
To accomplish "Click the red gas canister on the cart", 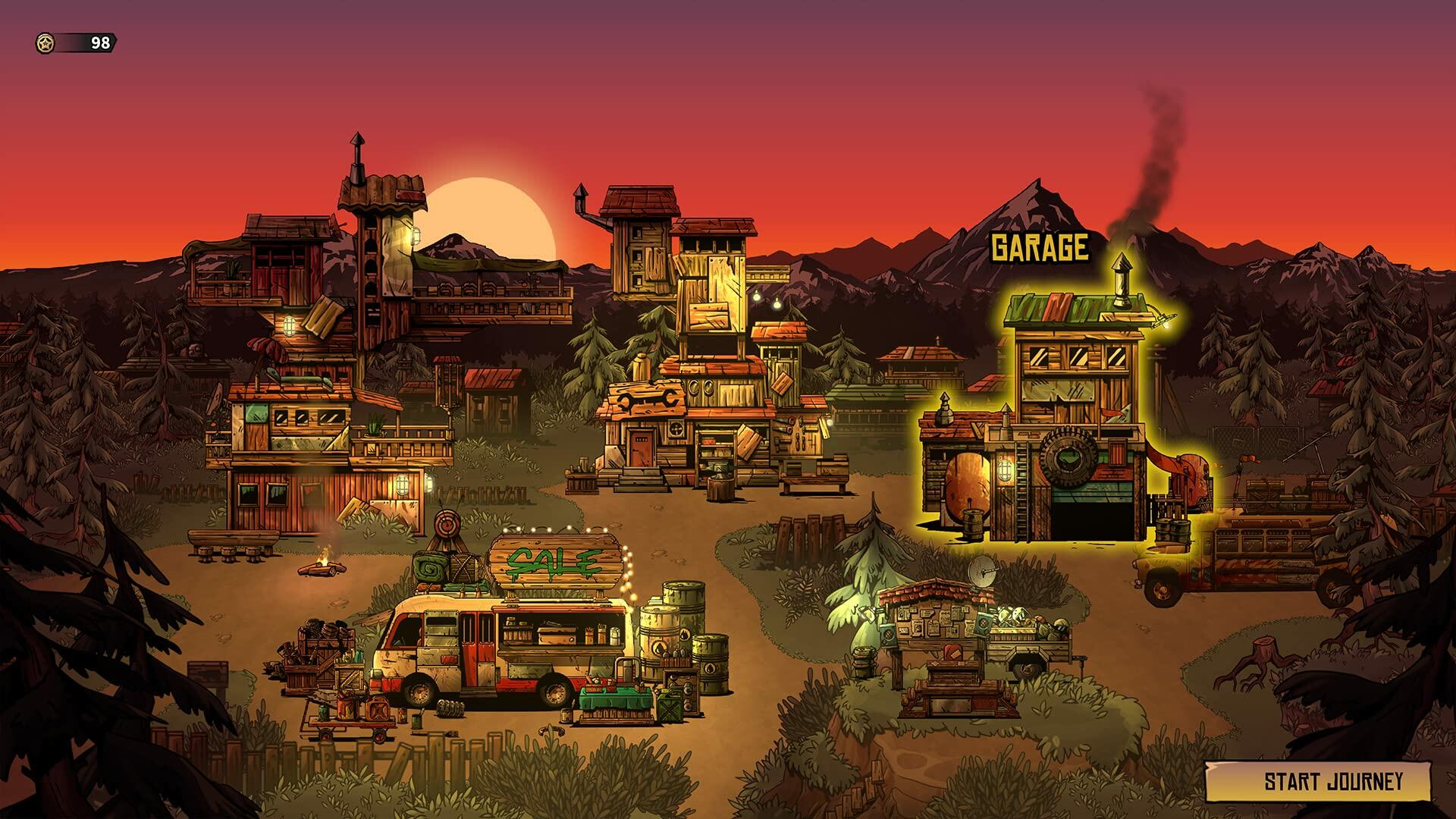I will click(376, 709).
